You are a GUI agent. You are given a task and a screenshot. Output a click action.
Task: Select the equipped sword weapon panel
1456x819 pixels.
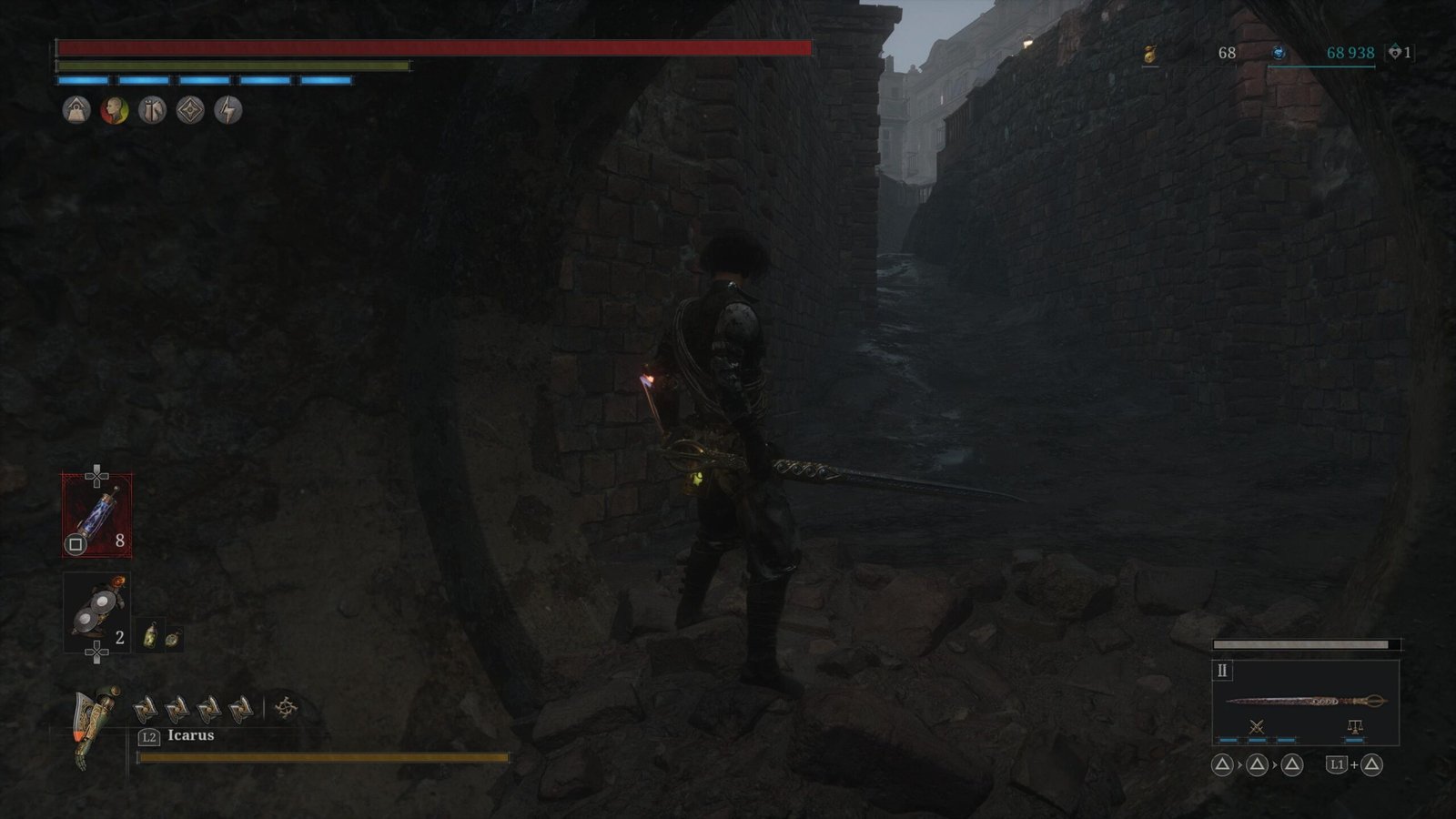(x=1305, y=701)
